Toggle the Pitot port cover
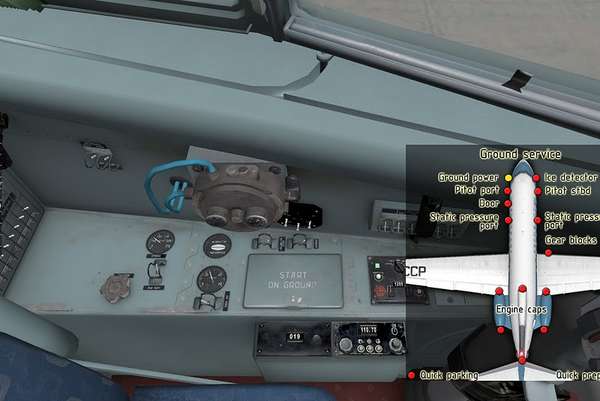 508,189
